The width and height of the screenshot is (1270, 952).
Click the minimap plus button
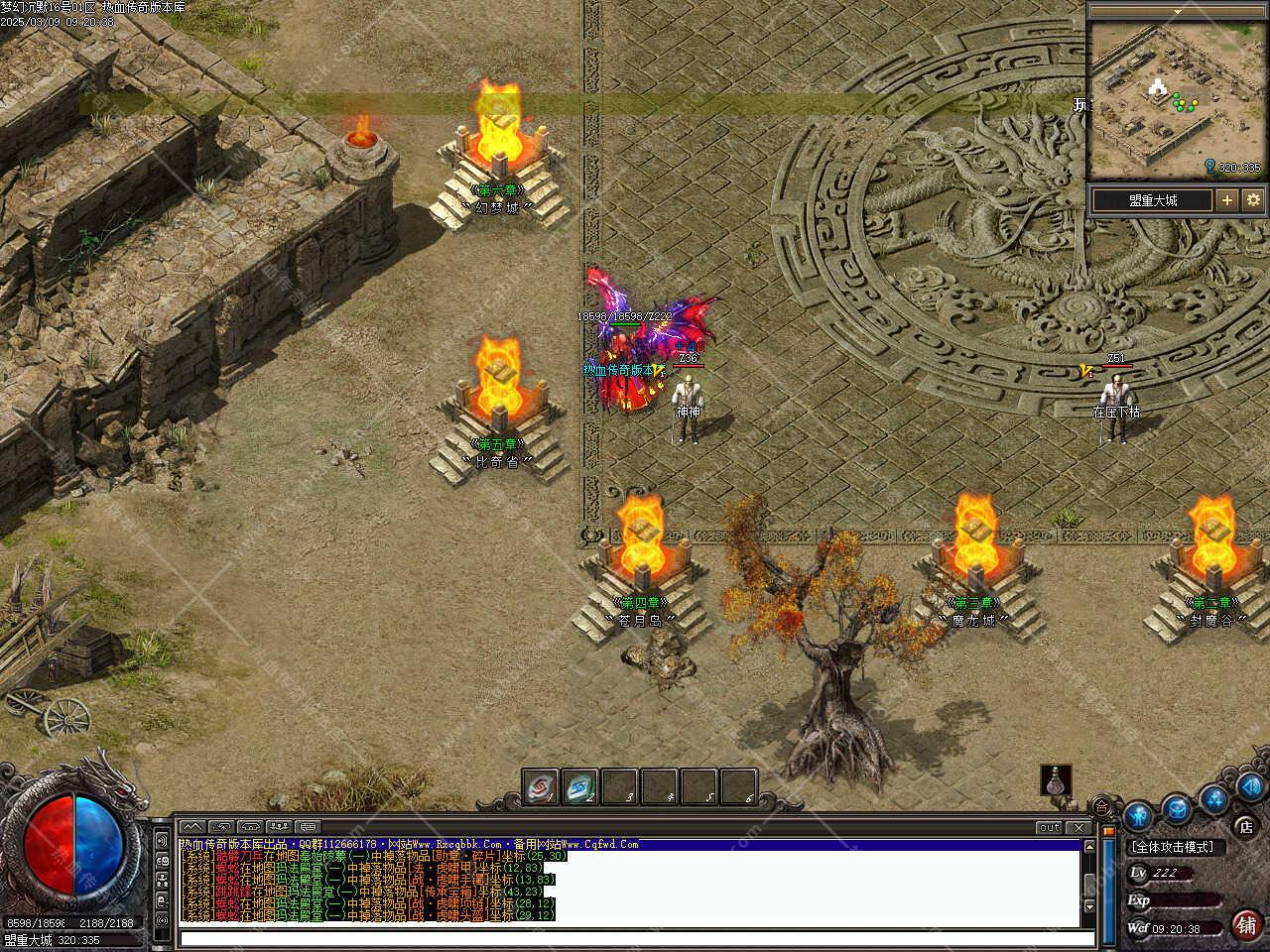tap(1227, 199)
